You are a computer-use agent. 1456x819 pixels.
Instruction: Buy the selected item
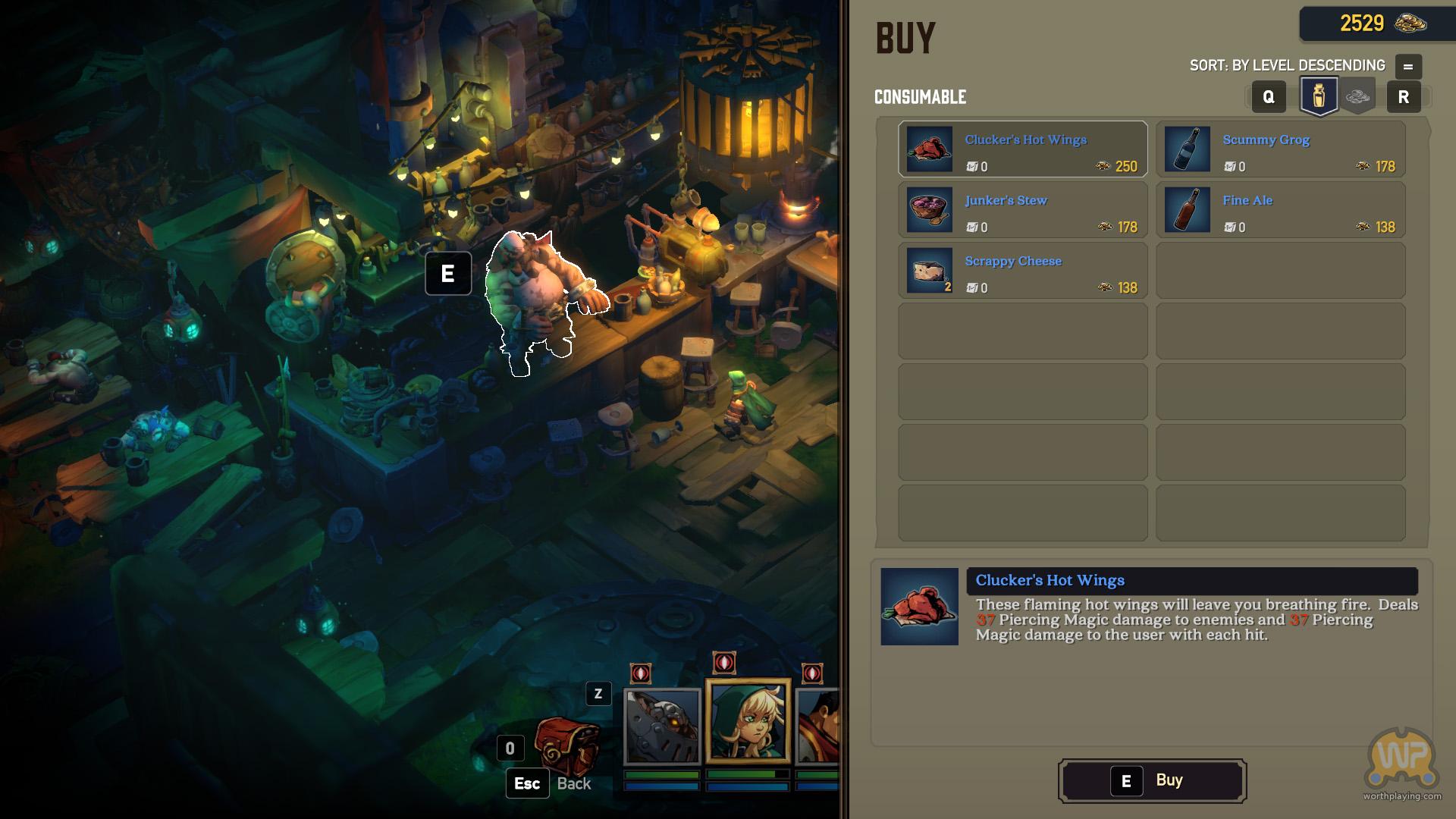coord(1152,780)
